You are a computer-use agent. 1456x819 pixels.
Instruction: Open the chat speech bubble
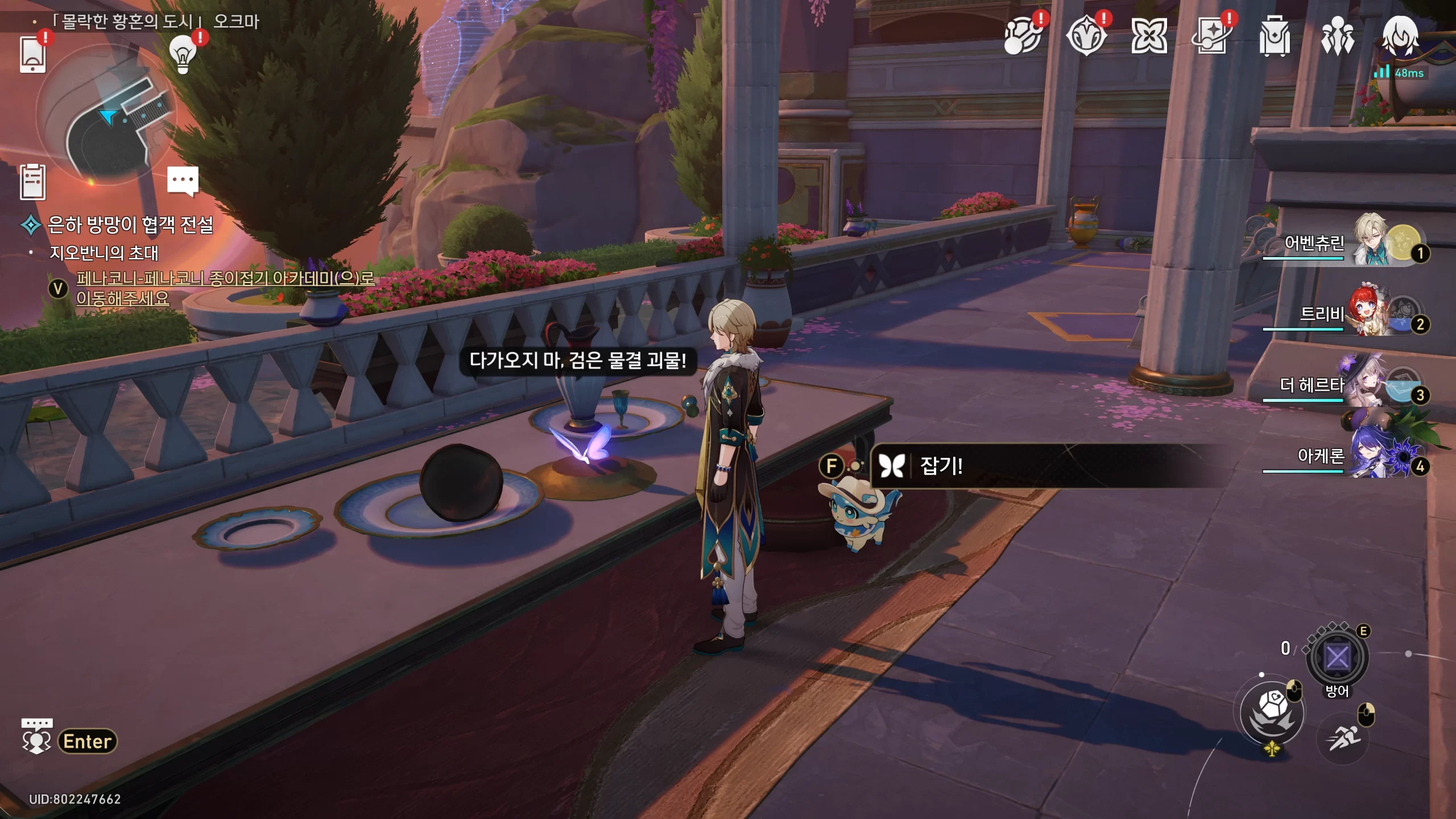coord(183,180)
